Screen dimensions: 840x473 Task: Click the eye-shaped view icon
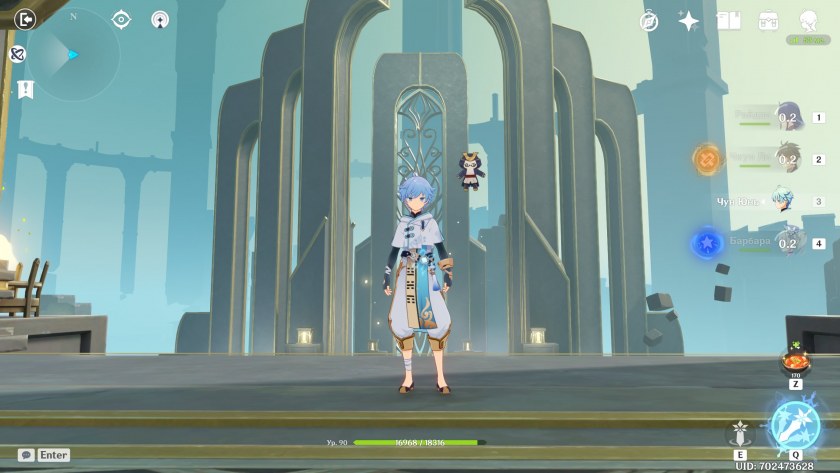(122, 19)
